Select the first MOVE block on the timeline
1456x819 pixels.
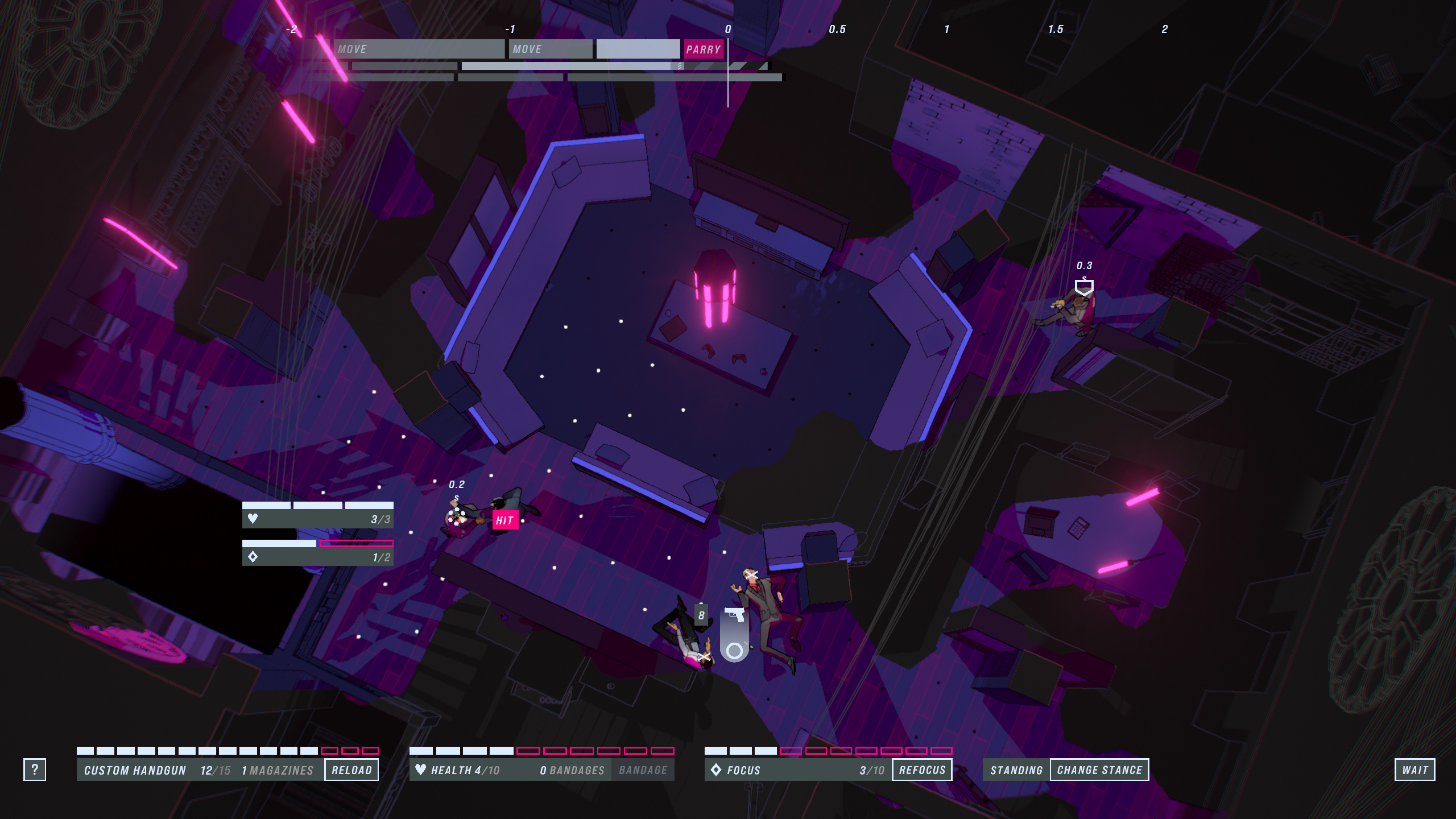coord(419,49)
